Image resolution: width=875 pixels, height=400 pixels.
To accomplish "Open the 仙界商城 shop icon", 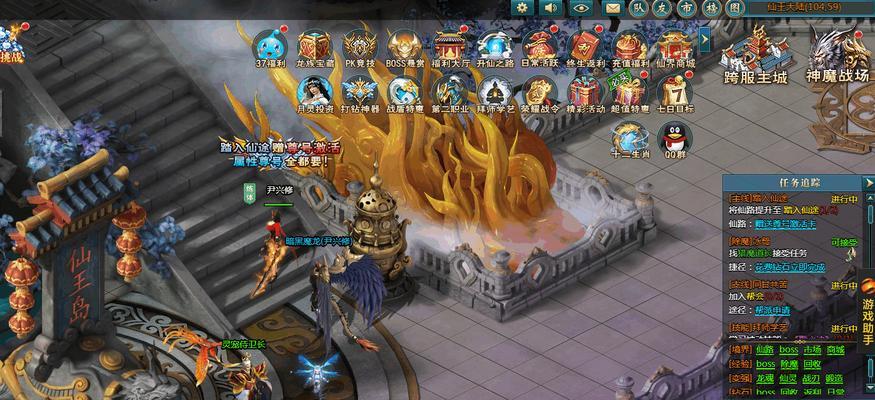I will coord(675,46).
